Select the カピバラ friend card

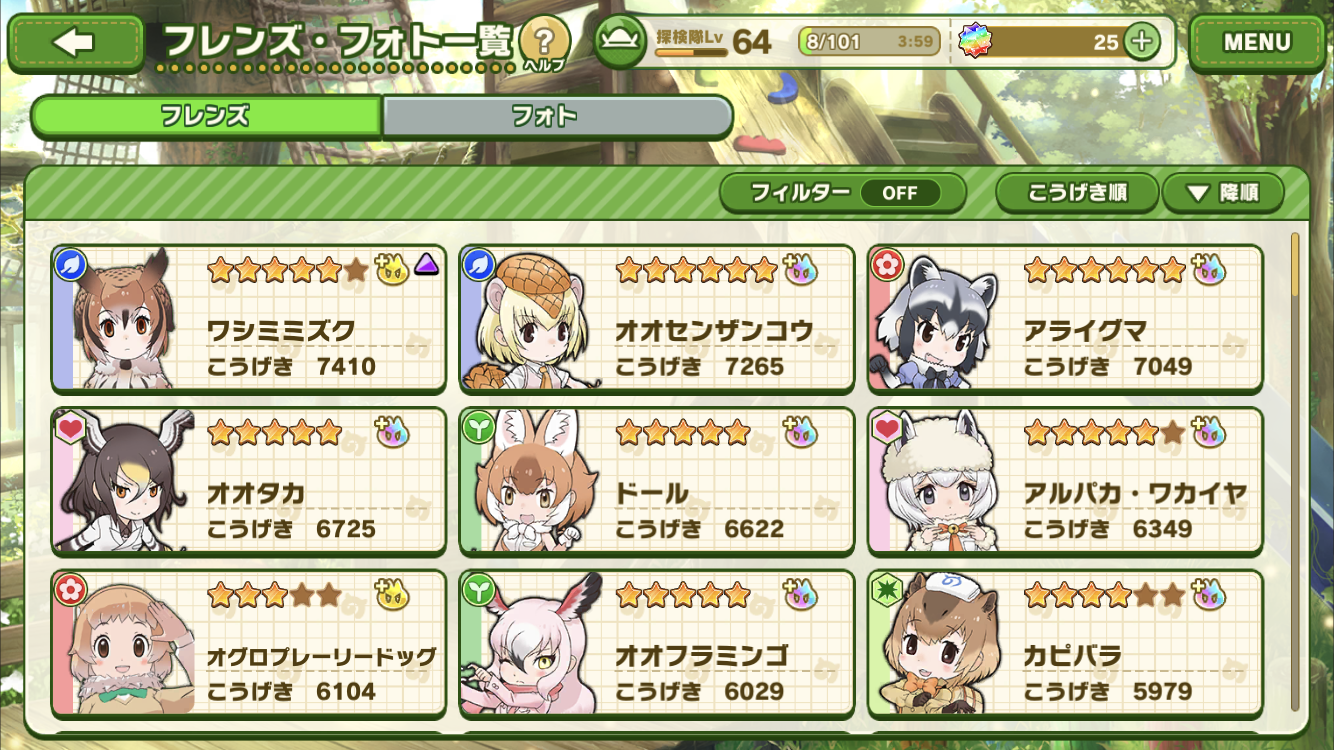(x=1065, y=644)
